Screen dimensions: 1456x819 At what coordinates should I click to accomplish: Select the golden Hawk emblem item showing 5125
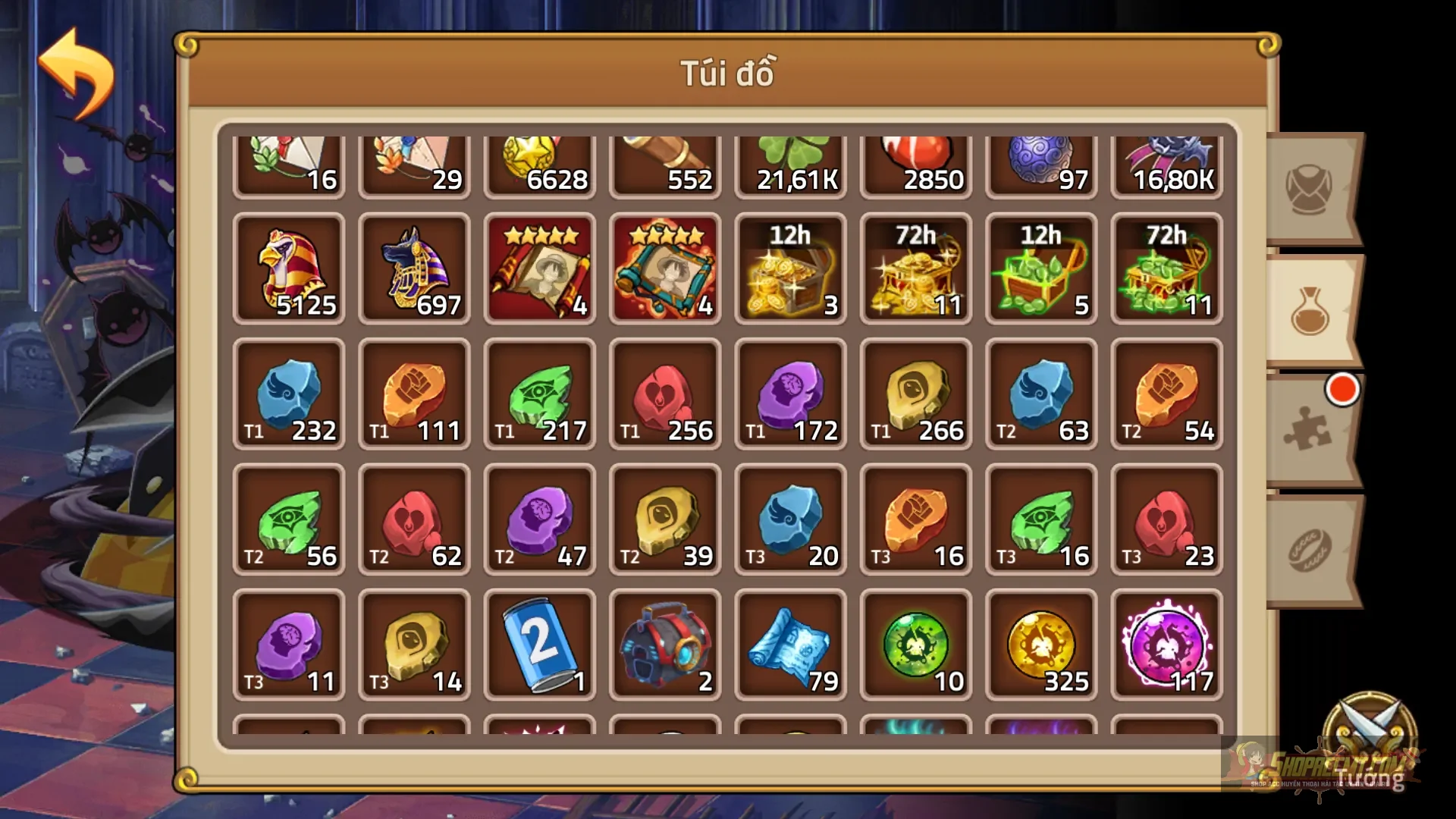pos(289,269)
